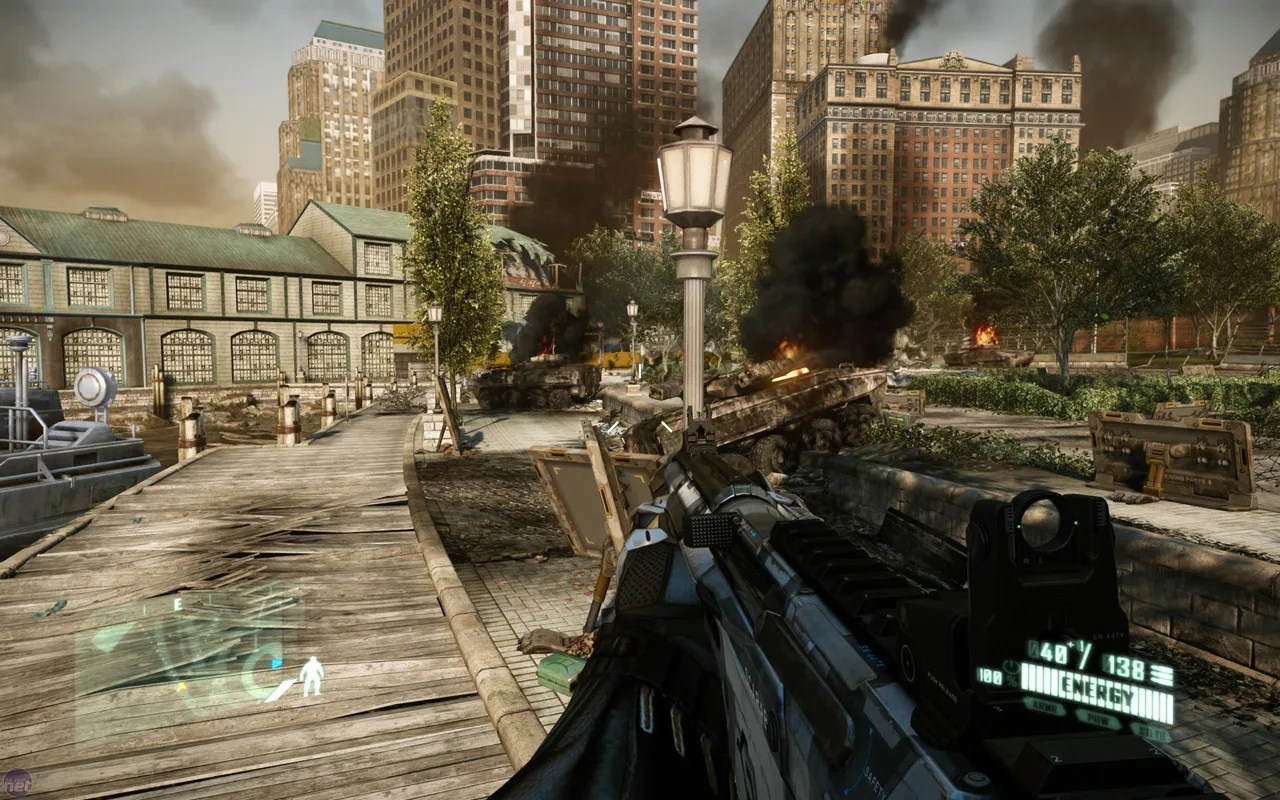
Task: Select the blue arrow marker on minimap
Action: 276,663
